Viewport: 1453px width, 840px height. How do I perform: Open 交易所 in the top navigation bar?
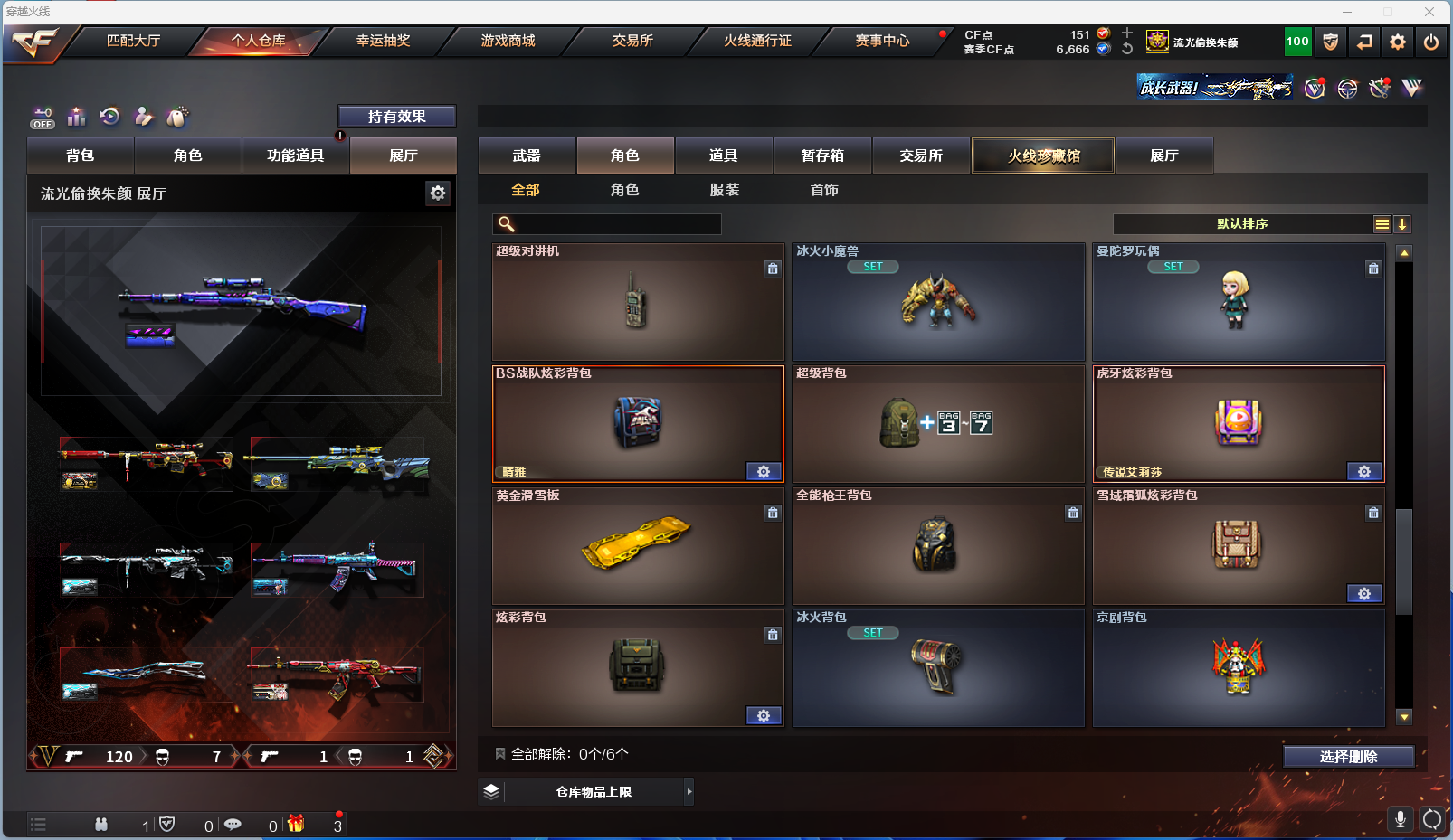[x=632, y=41]
